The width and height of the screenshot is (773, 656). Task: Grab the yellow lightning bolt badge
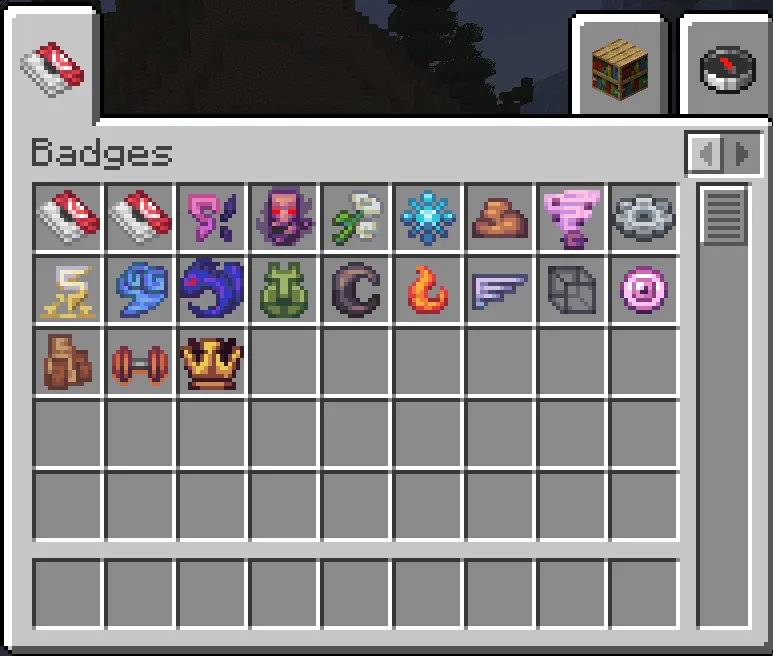click(x=68, y=290)
